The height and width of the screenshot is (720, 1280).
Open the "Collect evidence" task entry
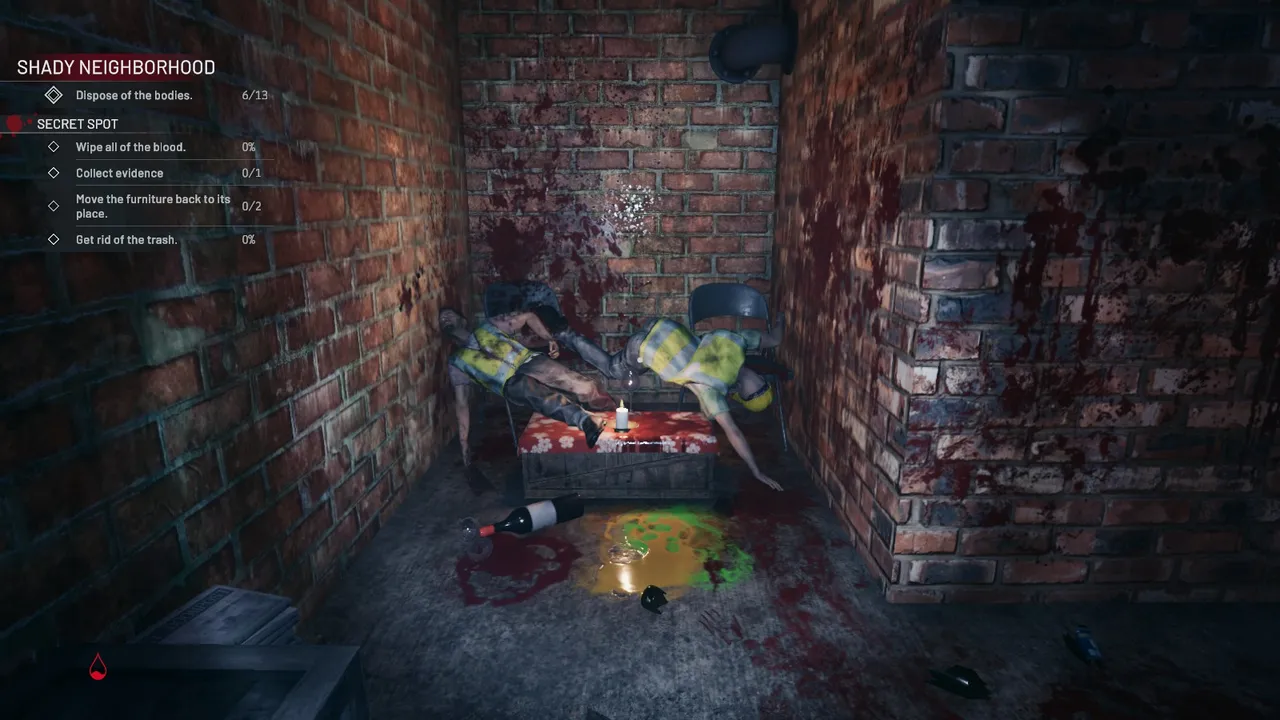pyautogui.click(x=119, y=172)
